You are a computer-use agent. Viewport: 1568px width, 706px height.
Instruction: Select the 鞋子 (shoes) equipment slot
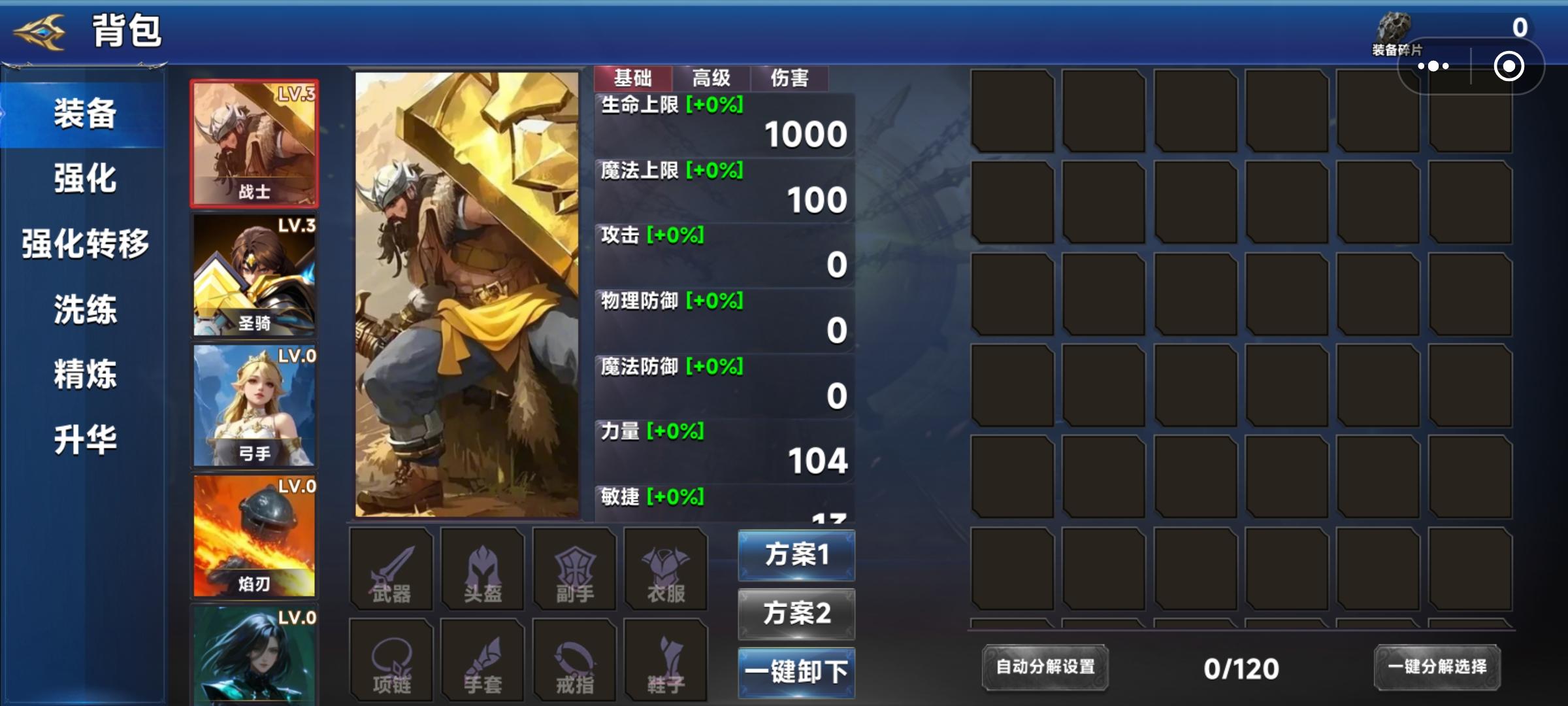click(x=665, y=659)
